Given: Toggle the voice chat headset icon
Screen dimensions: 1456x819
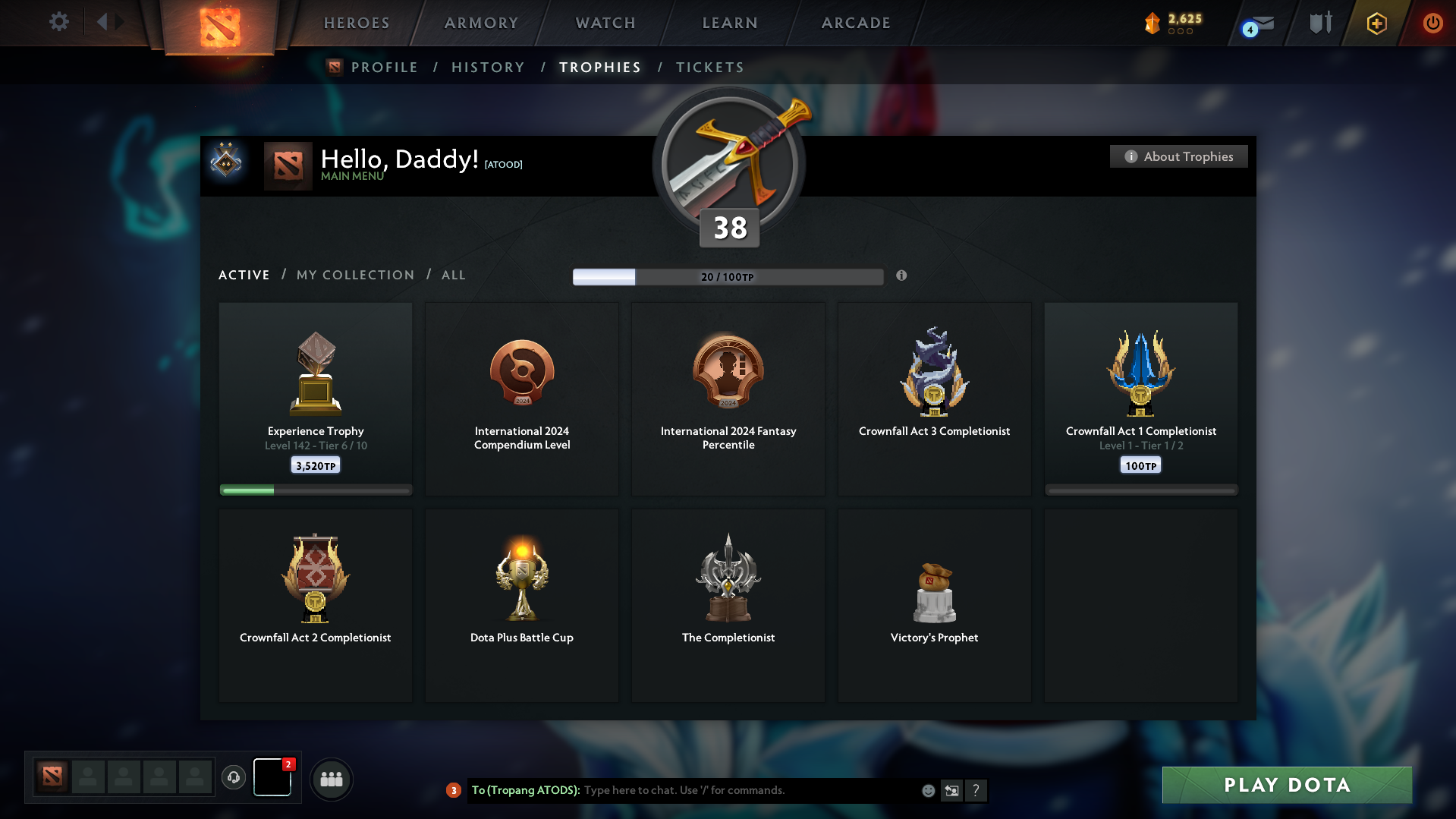Looking at the screenshot, I should click(233, 778).
